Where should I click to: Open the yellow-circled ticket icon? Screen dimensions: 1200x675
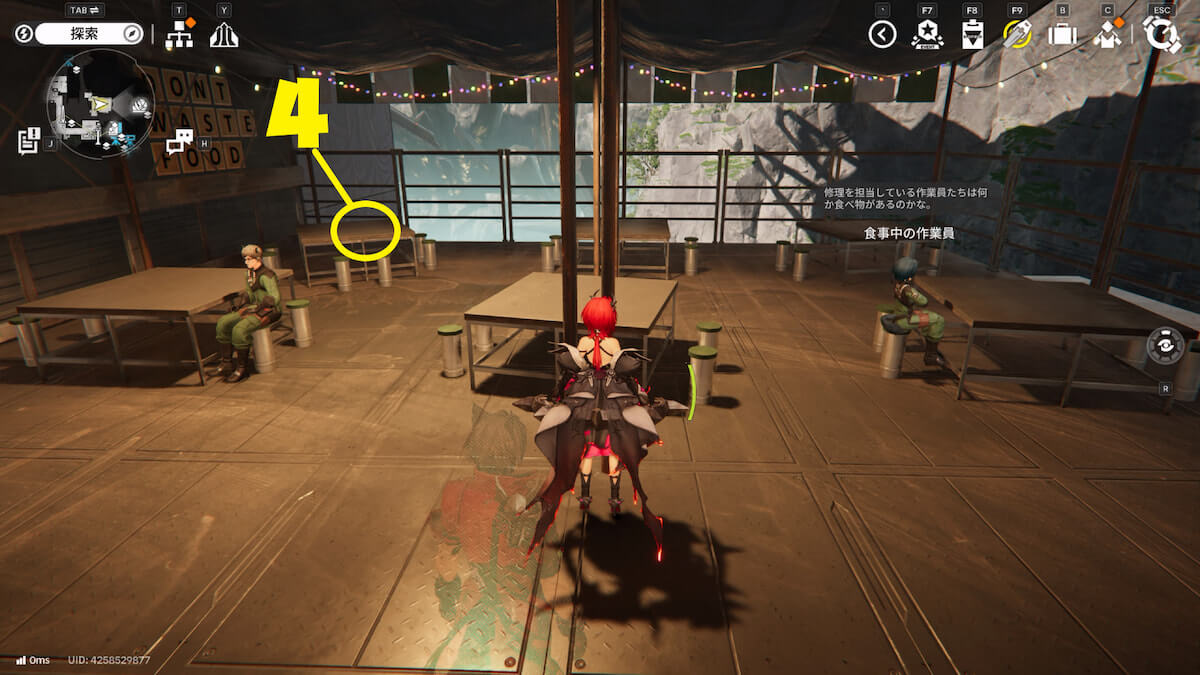1017,34
